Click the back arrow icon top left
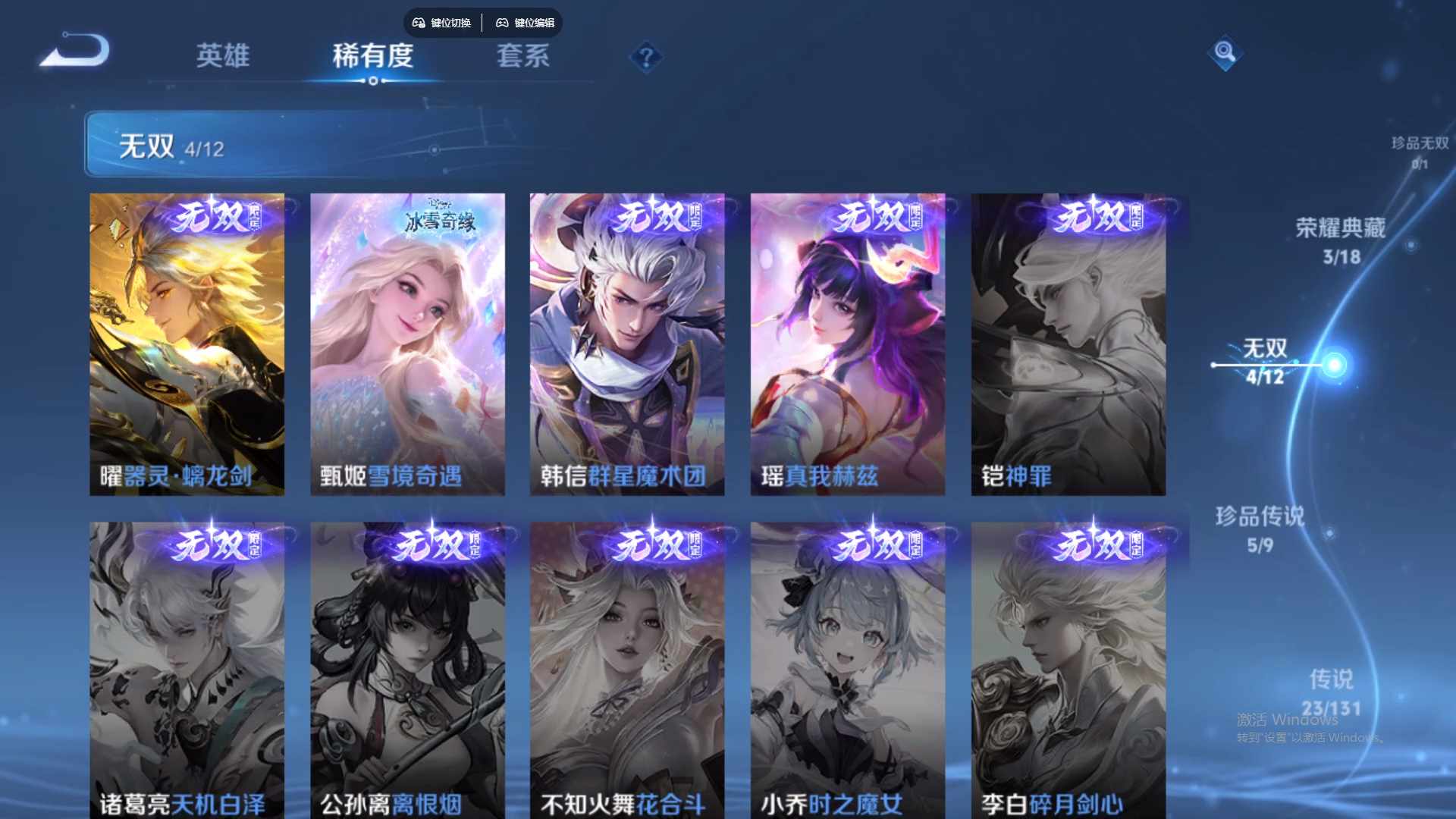The width and height of the screenshot is (1456, 819). pyautogui.click(x=74, y=49)
